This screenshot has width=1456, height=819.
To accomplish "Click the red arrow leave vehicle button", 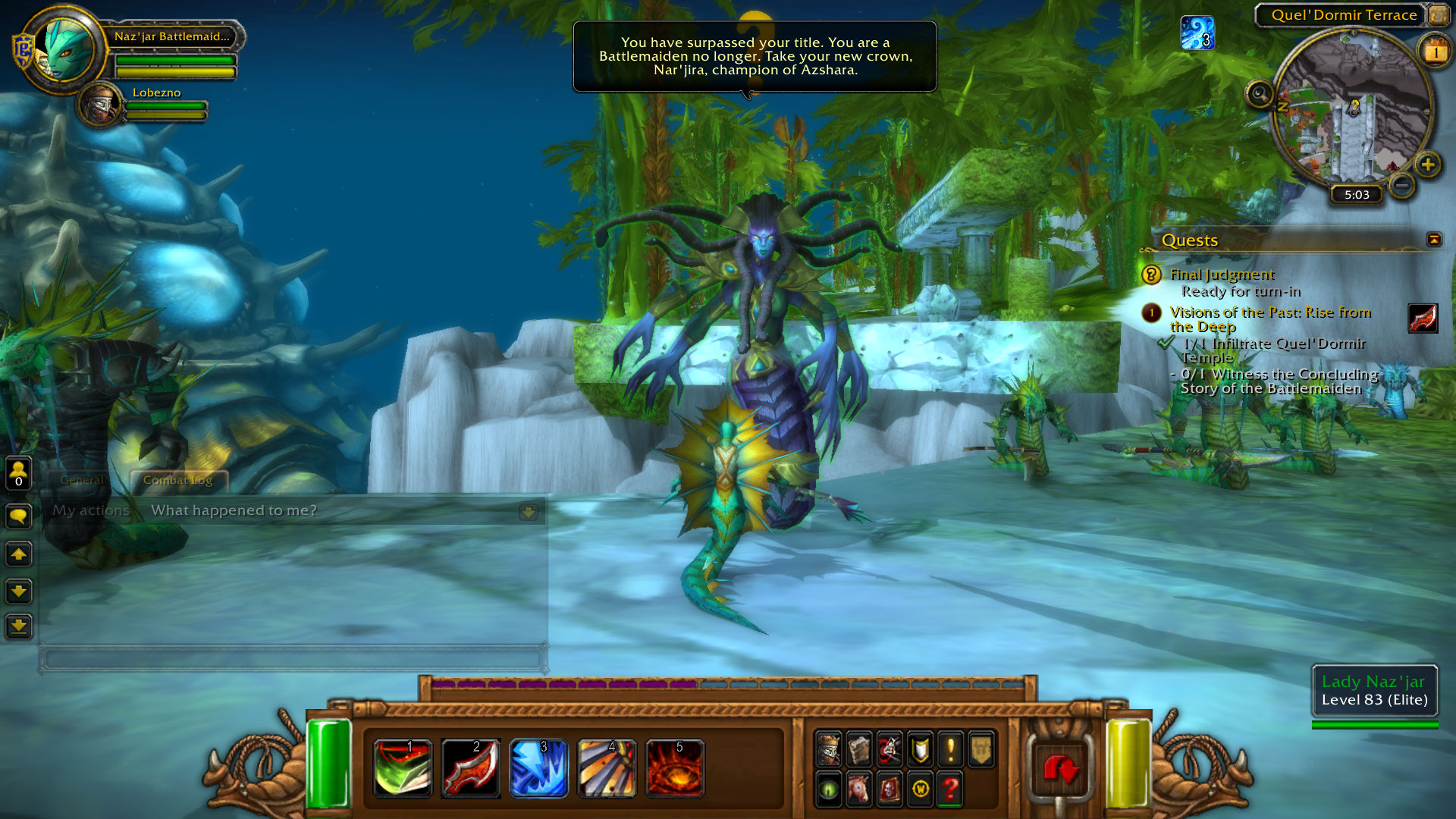I will pyautogui.click(x=1060, y=767).
